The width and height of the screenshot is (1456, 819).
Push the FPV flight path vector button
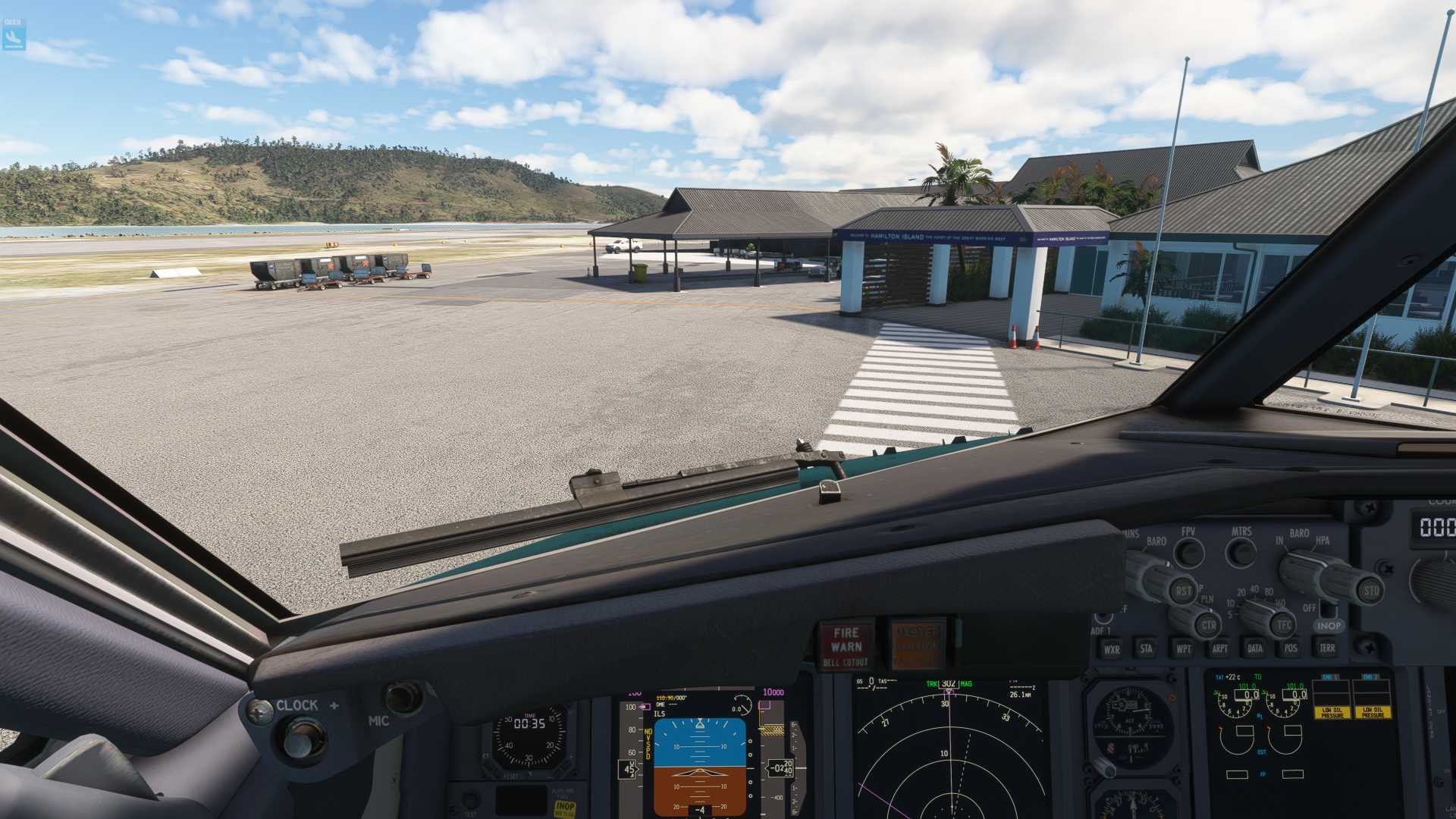pos(1189,553)
